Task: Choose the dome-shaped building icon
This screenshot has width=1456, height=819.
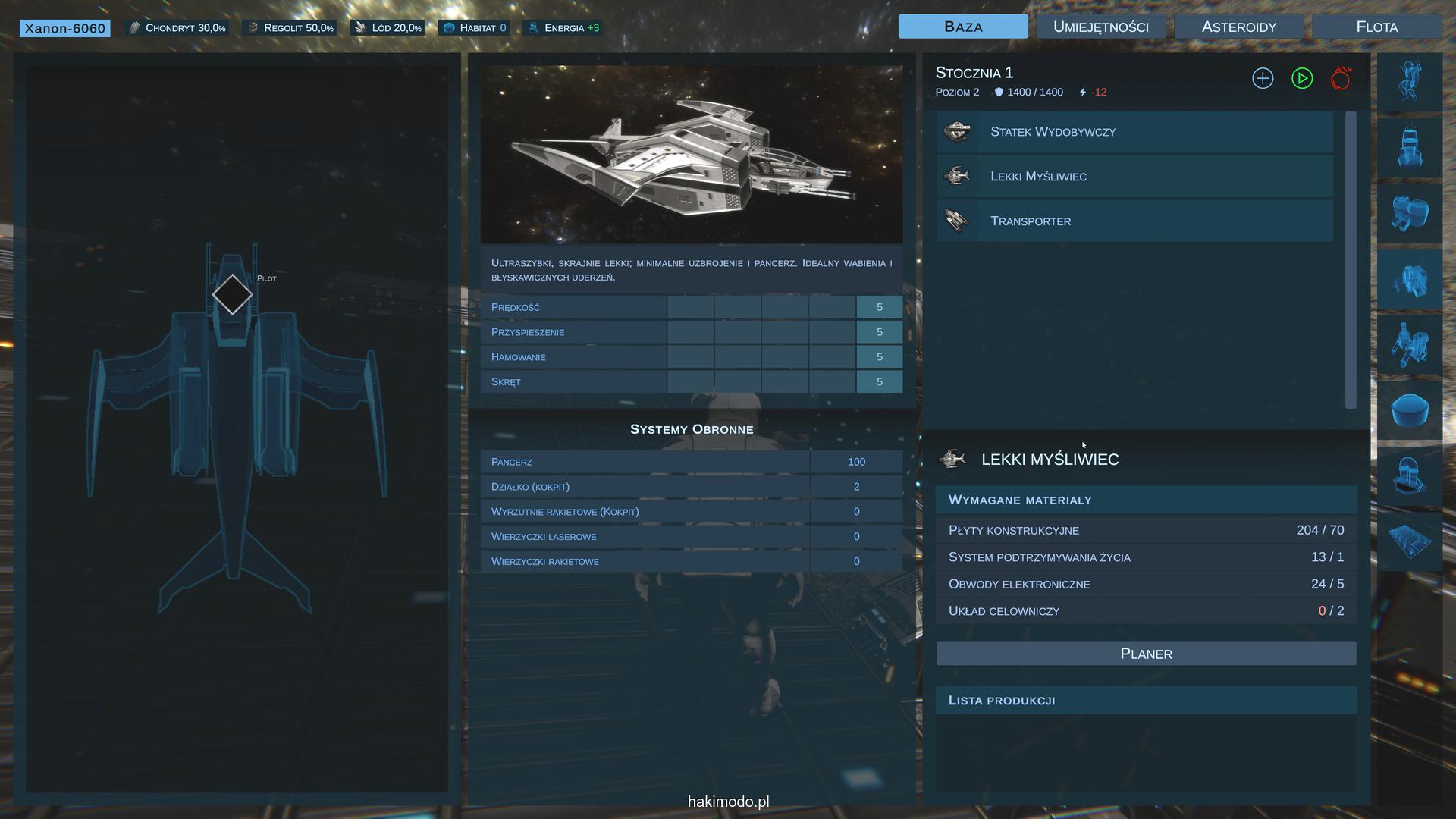Action: coord(1410,409)
